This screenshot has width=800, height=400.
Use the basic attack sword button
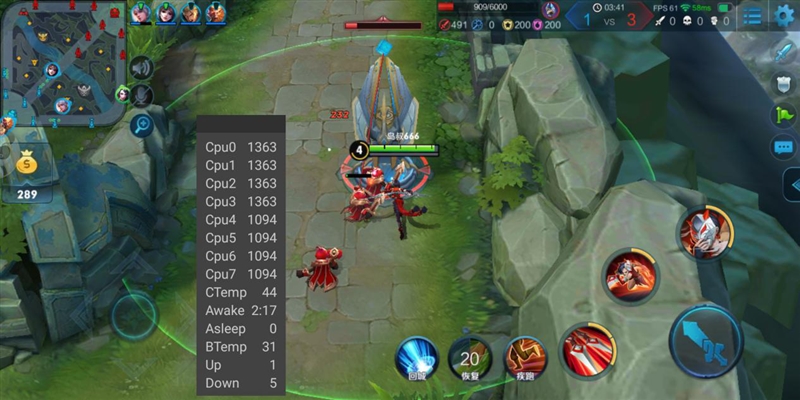[x=706, y=342]
